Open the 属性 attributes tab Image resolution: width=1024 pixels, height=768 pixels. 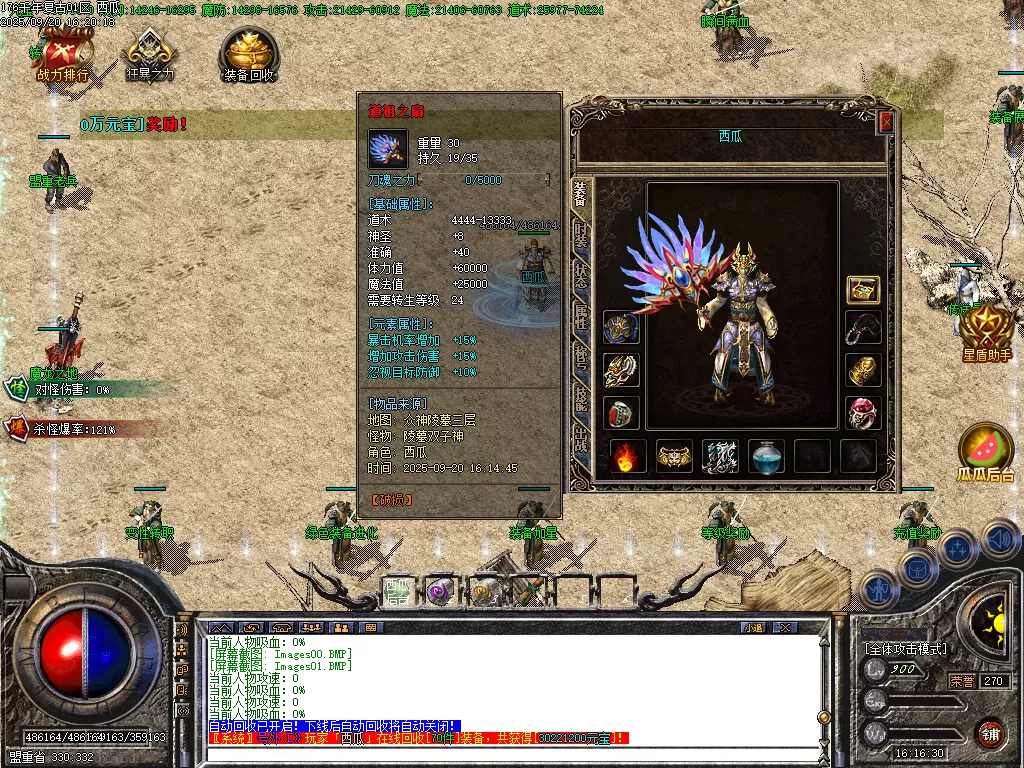point(581,319)
